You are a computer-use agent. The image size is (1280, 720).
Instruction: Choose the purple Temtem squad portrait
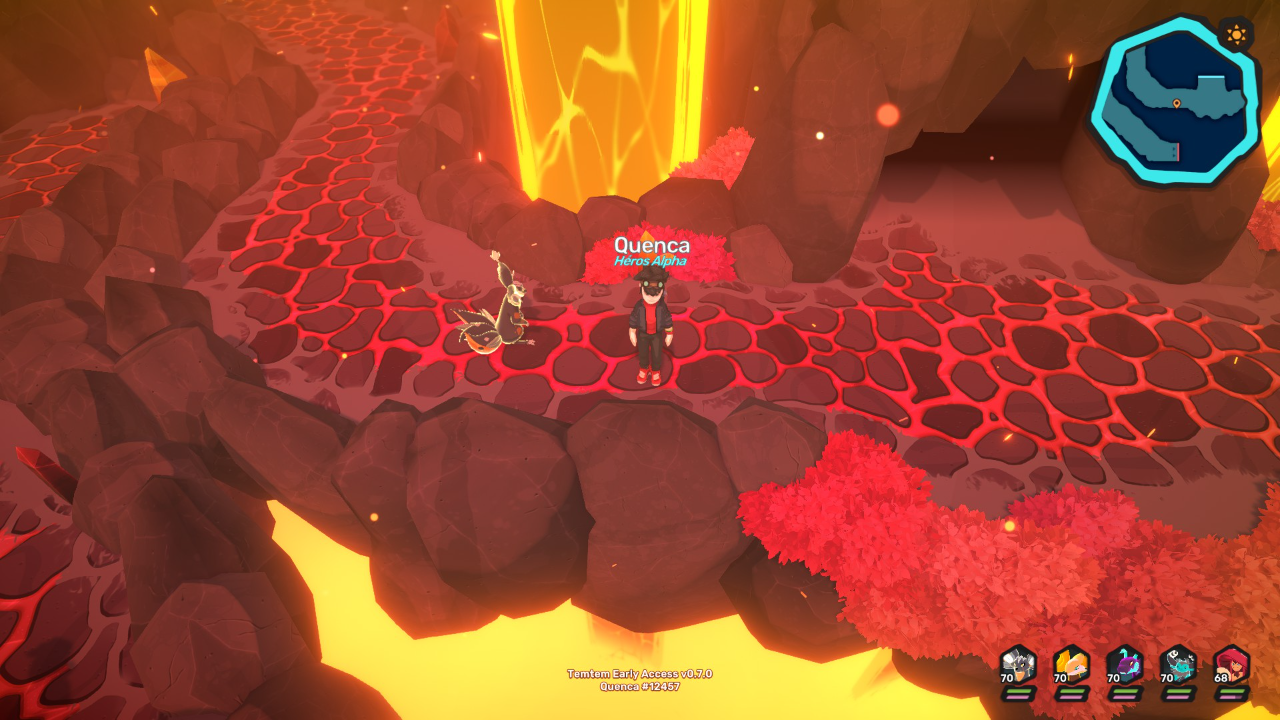[x=1125, y=666]
